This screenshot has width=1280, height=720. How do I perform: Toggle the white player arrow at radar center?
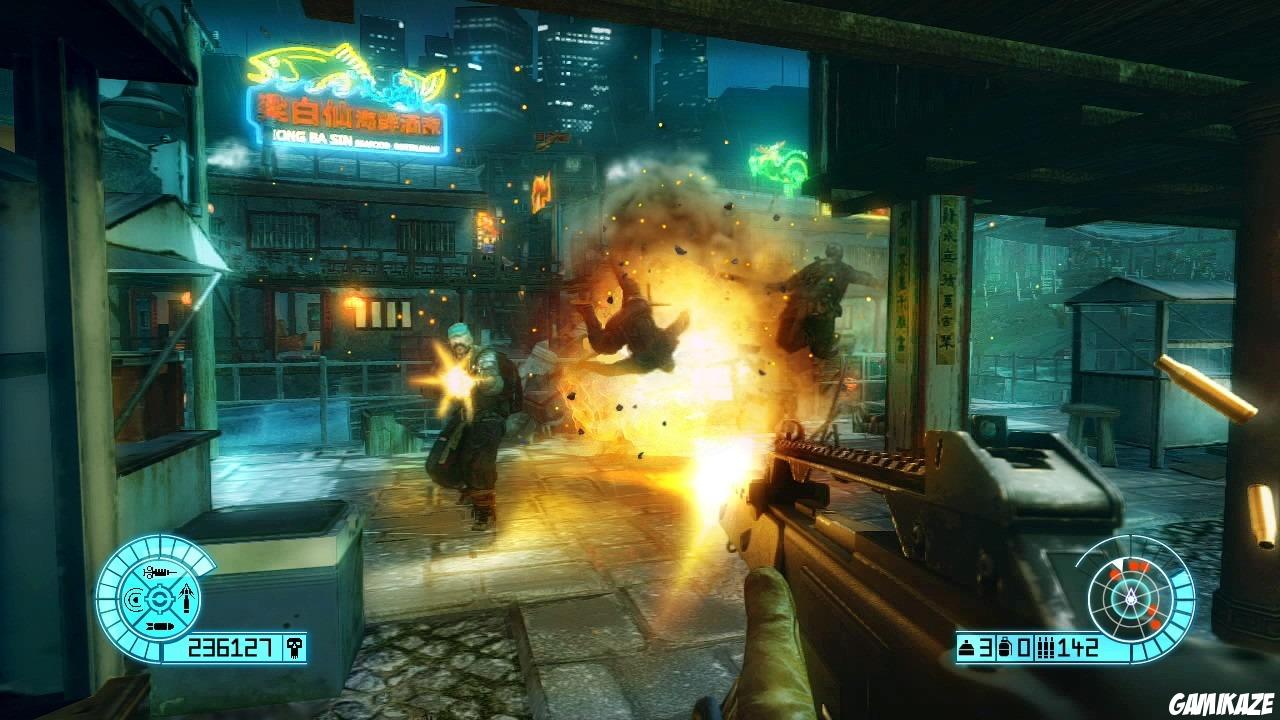click(x=1131, y=597)
